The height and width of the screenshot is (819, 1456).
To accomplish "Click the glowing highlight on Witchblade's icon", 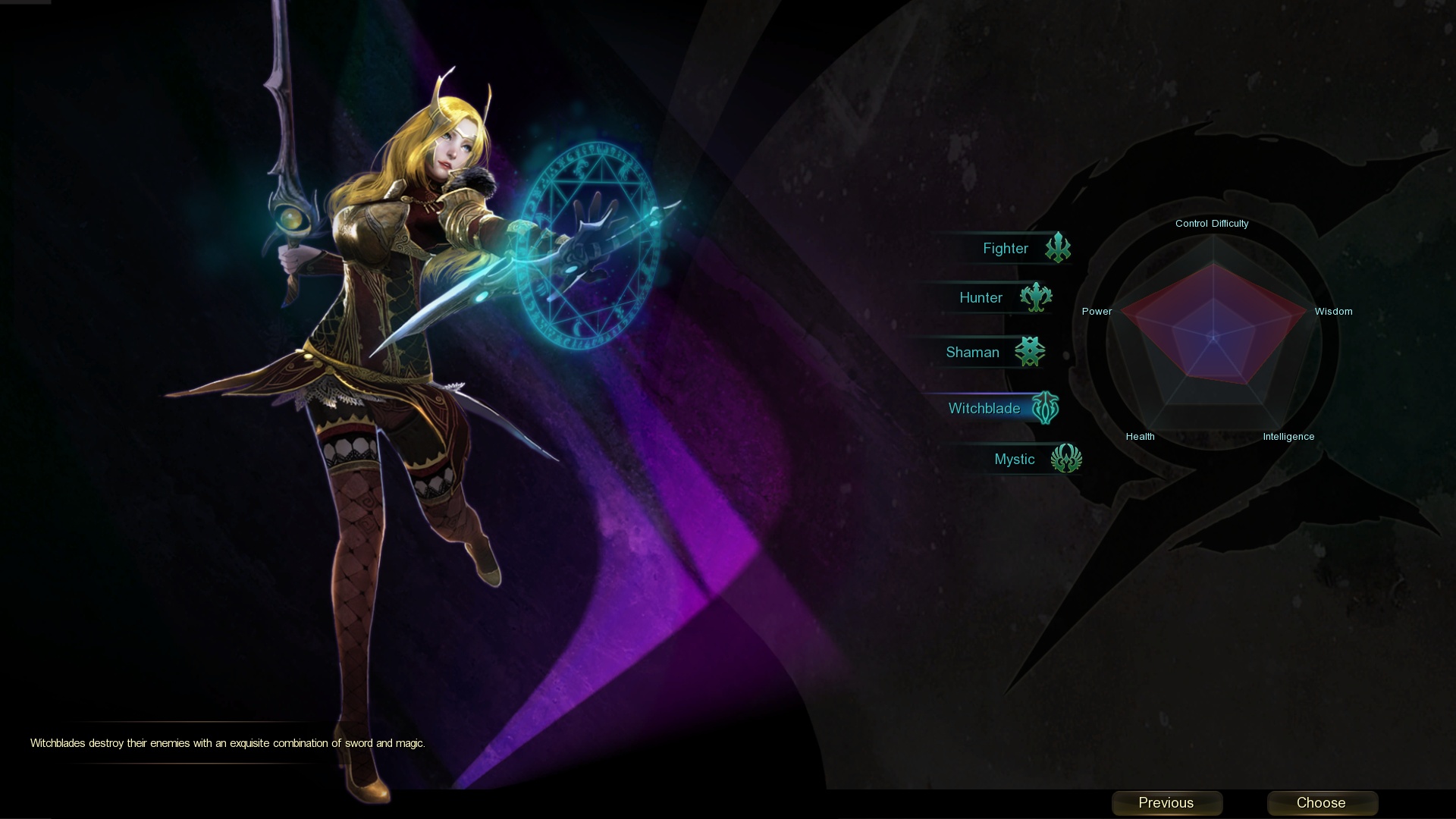I will point(1046,408).
